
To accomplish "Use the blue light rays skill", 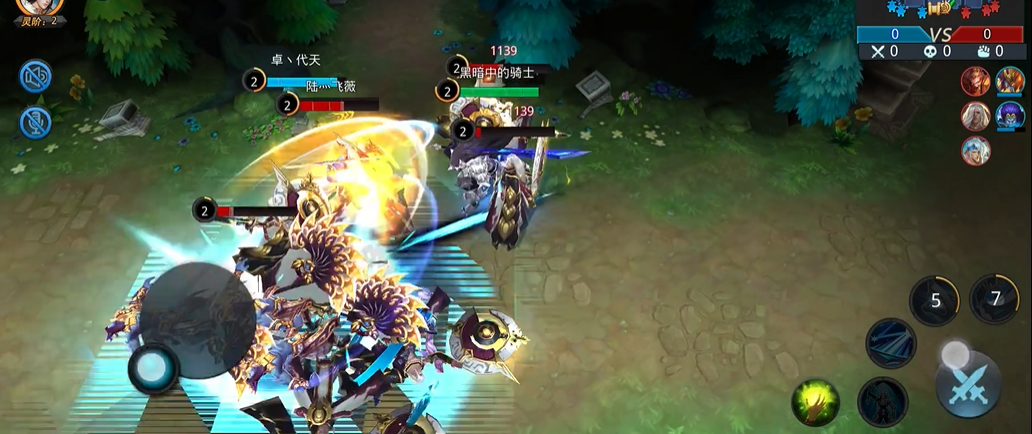I will point(891,343).
